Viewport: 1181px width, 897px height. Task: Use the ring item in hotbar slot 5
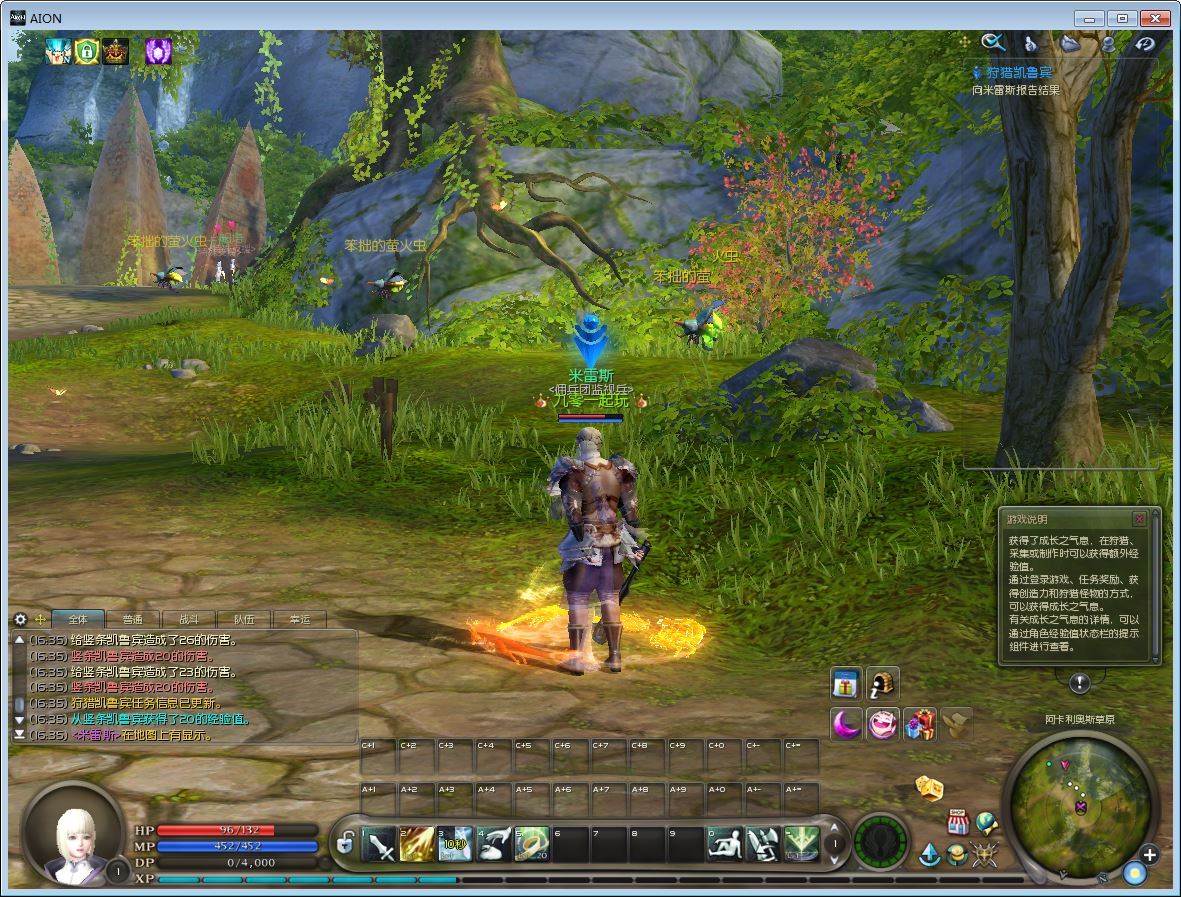pos(532,845)
